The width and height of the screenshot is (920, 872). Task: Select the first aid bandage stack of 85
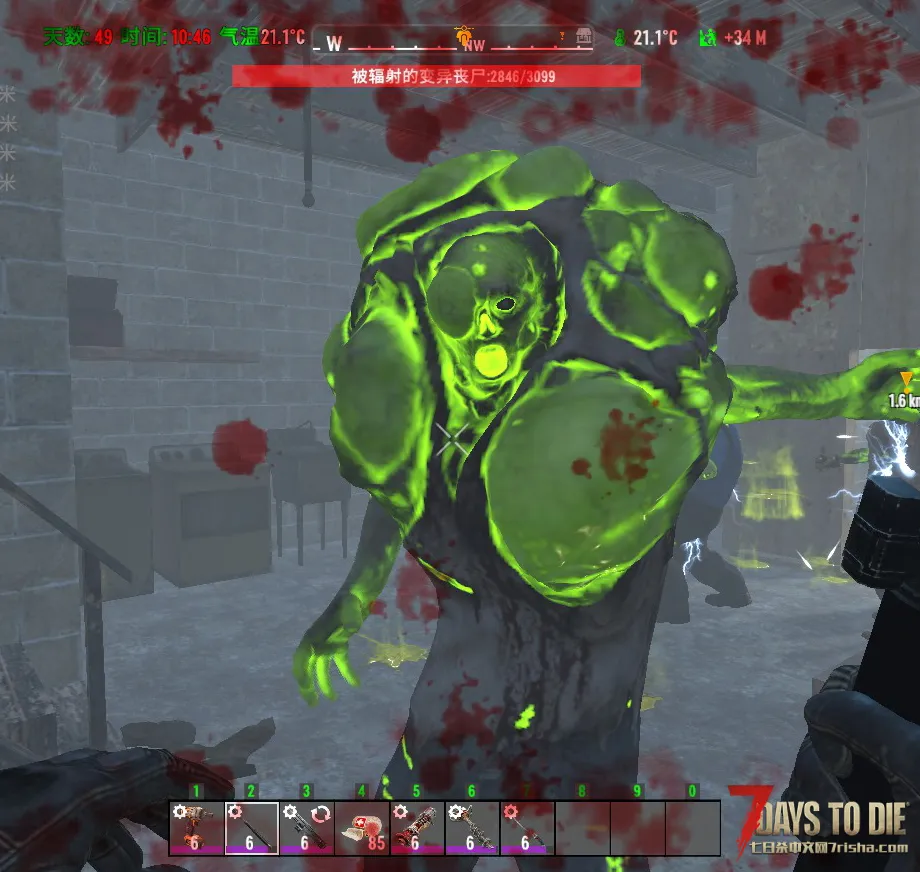pos(361,828)
